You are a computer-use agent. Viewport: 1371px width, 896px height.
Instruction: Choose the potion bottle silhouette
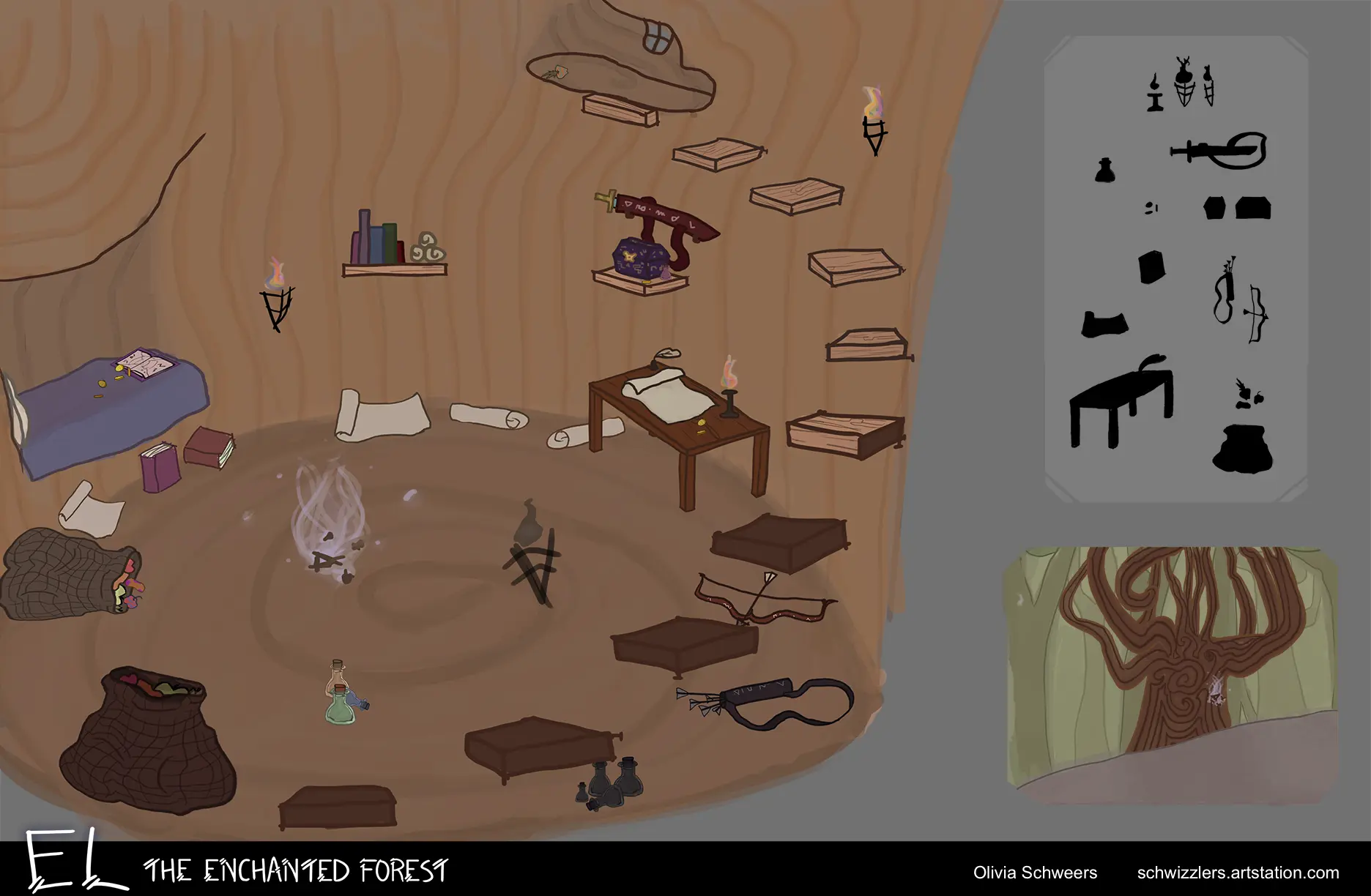tap(1105, 171)
